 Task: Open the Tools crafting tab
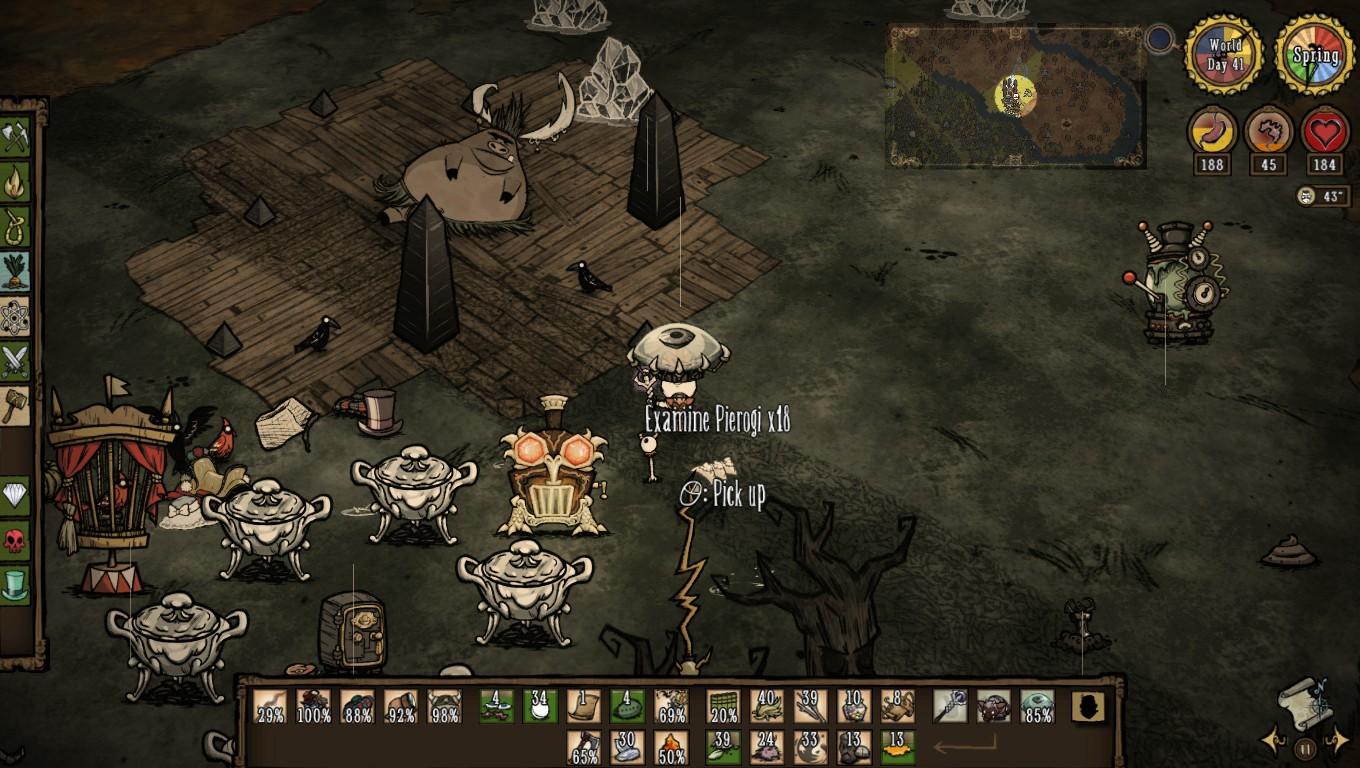pyautogui.click(x=15, y=137)
